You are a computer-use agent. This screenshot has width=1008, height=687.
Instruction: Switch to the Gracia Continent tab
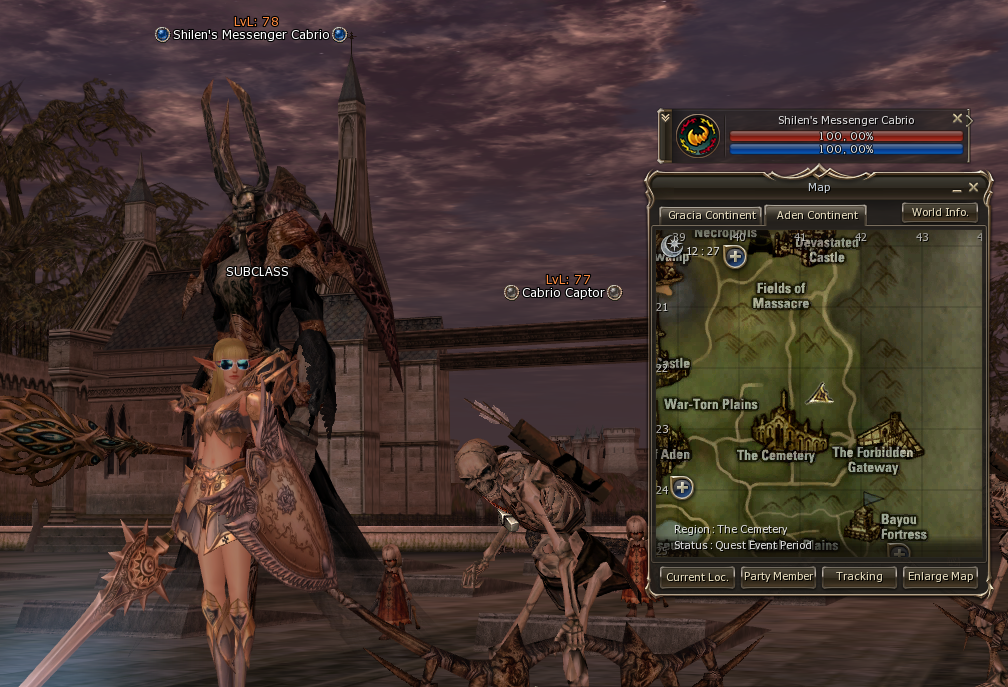[709, 215]
